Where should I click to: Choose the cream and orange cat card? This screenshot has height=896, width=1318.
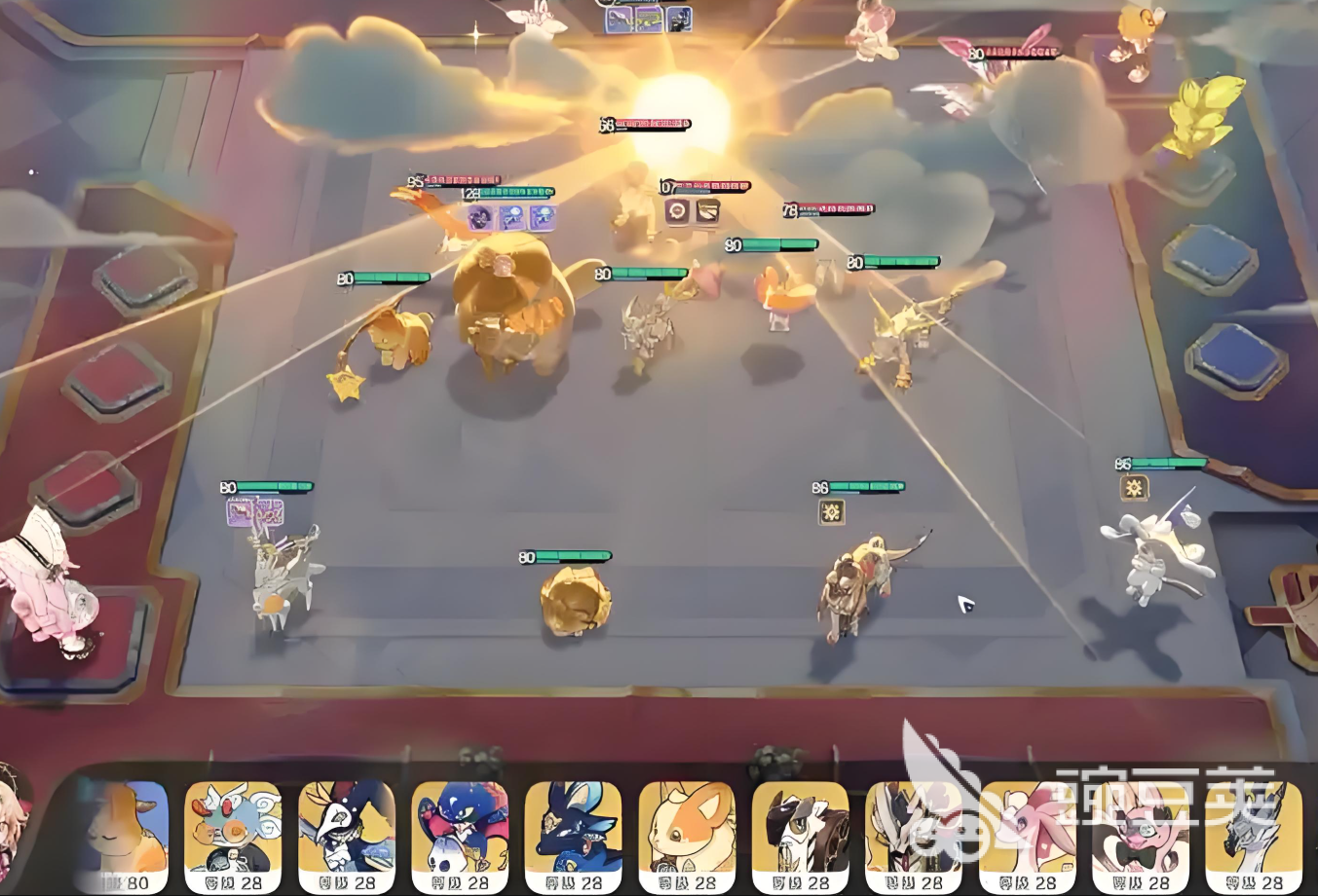(x=688, y=836)
